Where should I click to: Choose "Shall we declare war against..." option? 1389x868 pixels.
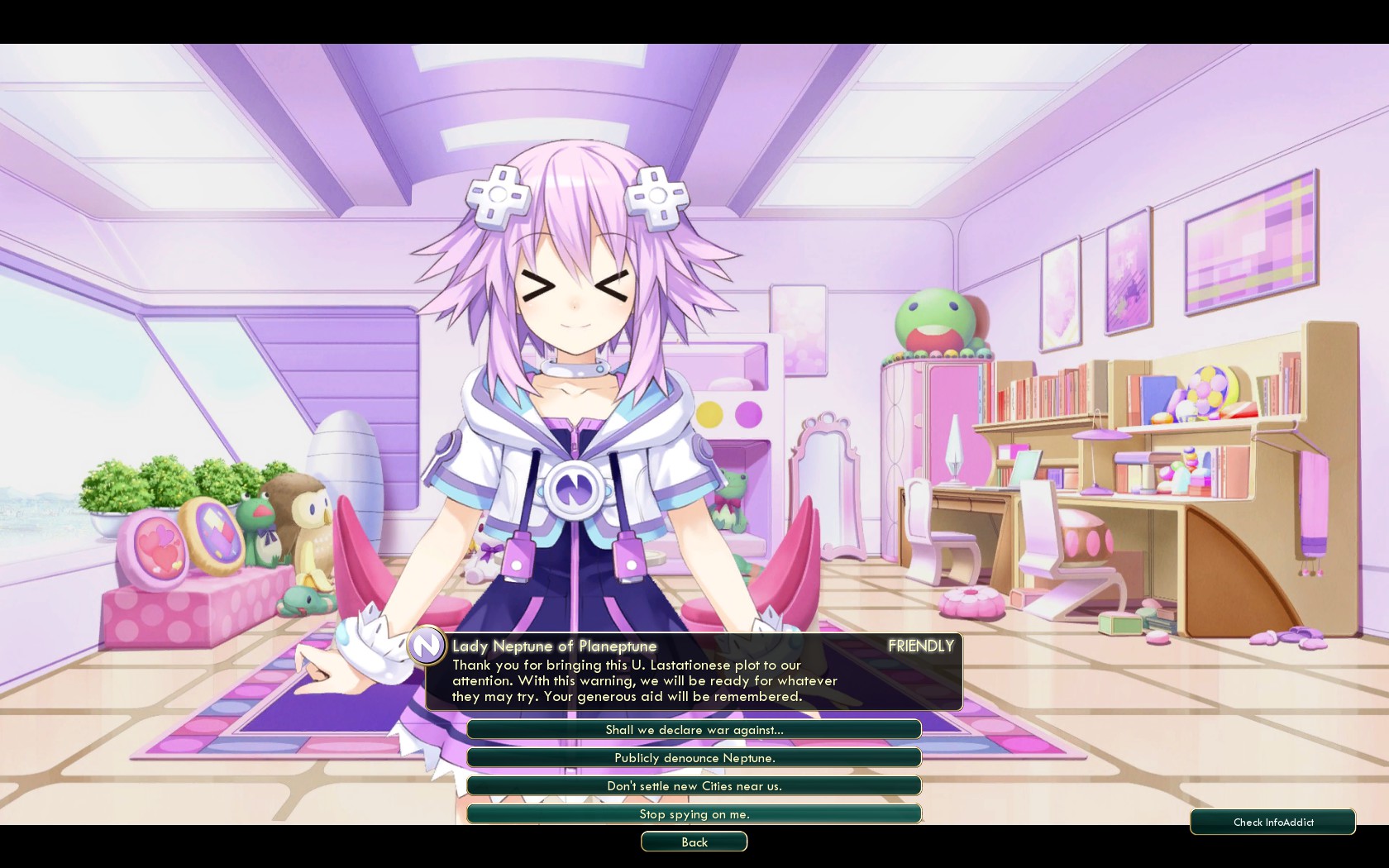(694, 729)
